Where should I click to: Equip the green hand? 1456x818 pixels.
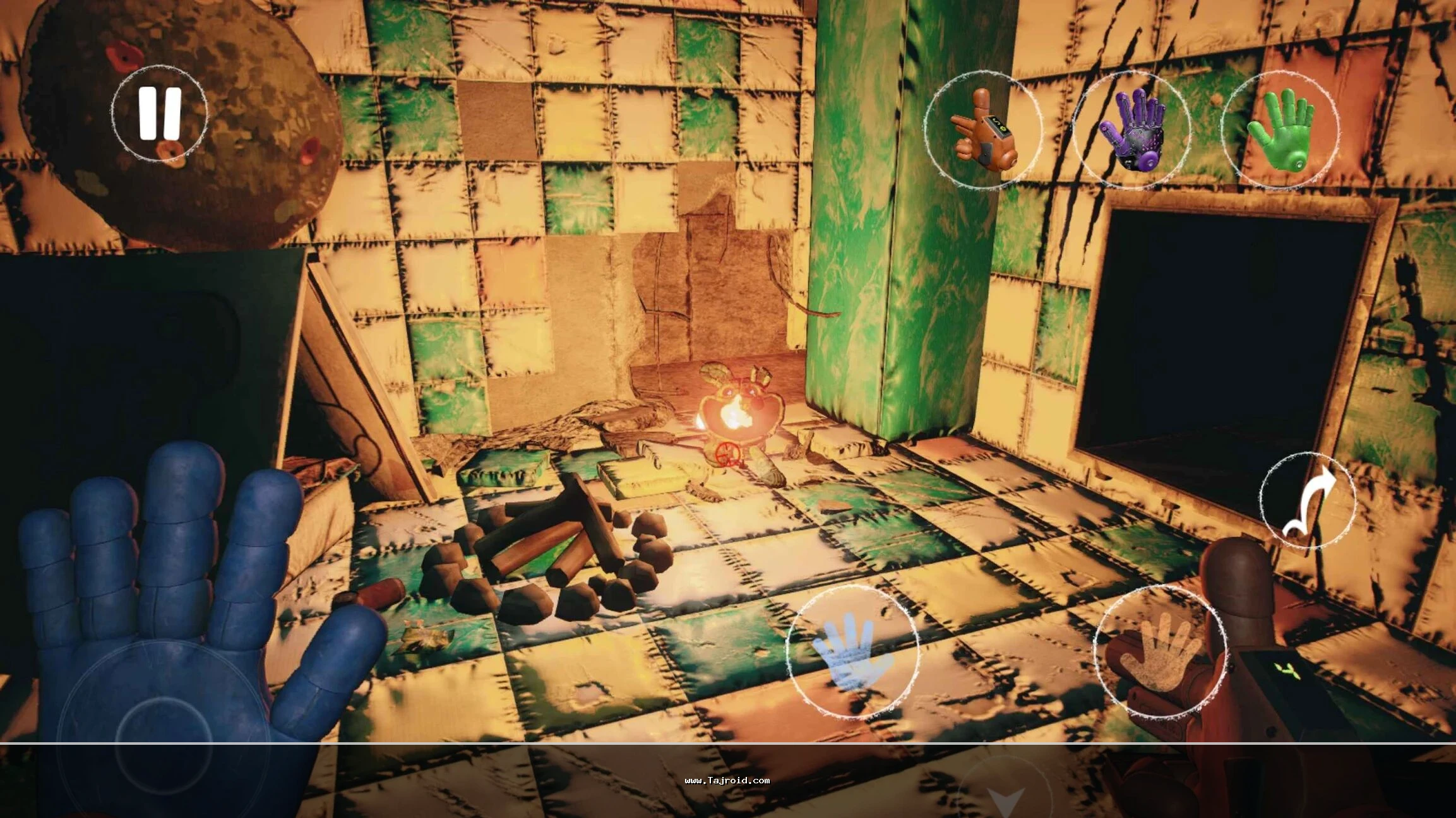(x=1279, y=130)
